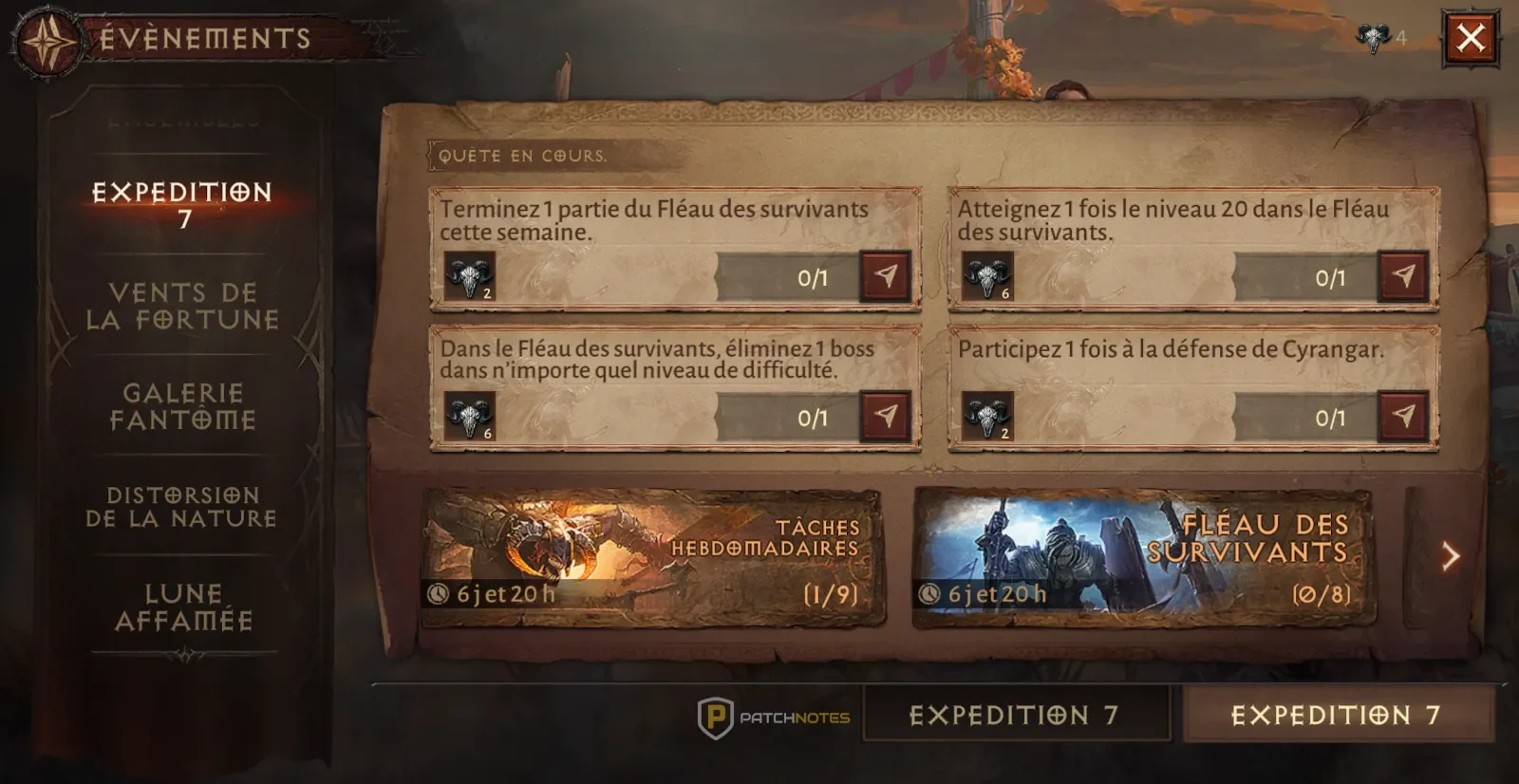Open the Fléau des Survivants banner

[x=1143, y=558]
